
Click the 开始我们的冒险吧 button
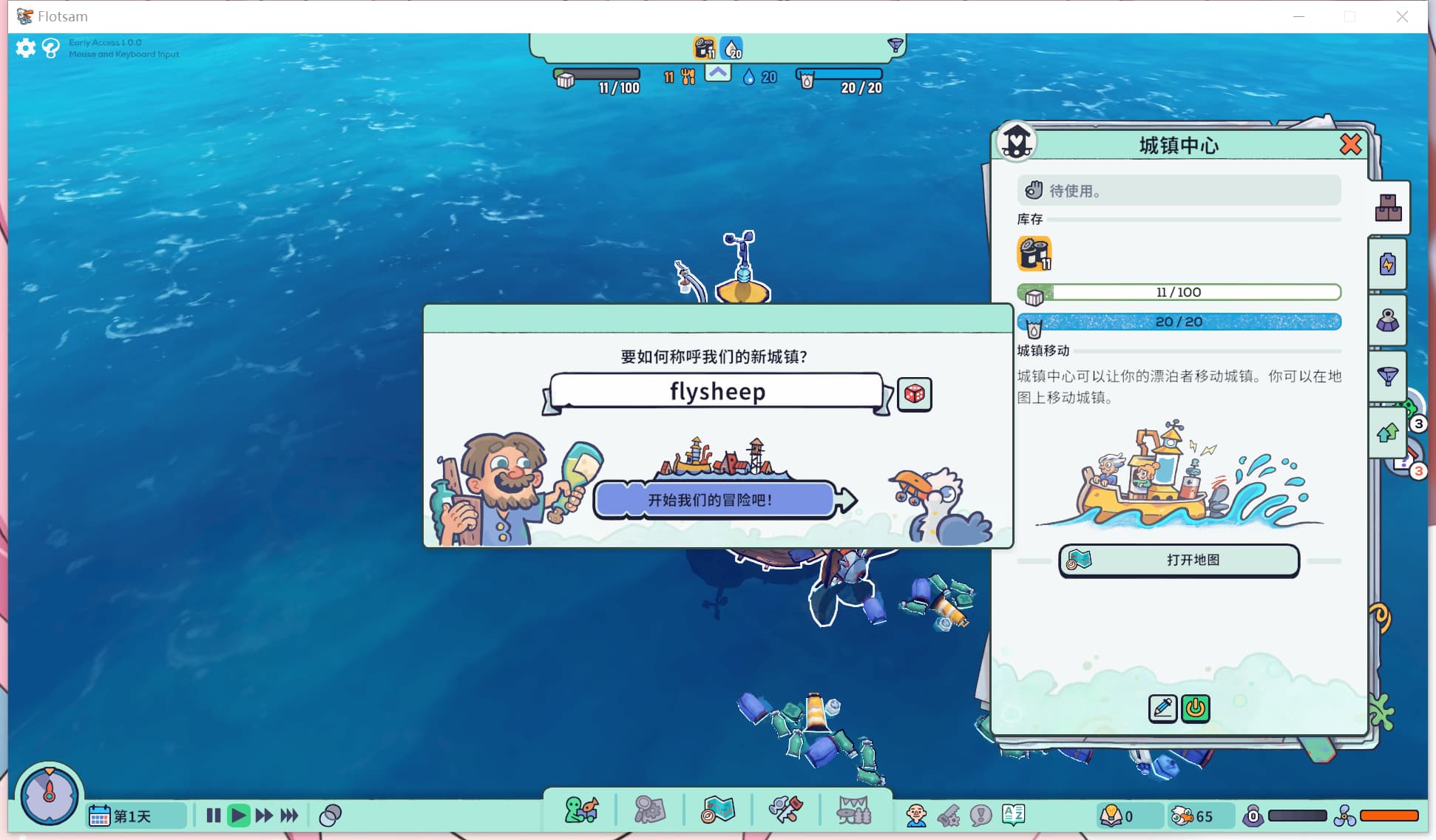pyautogui.click(x=714, y=500)
